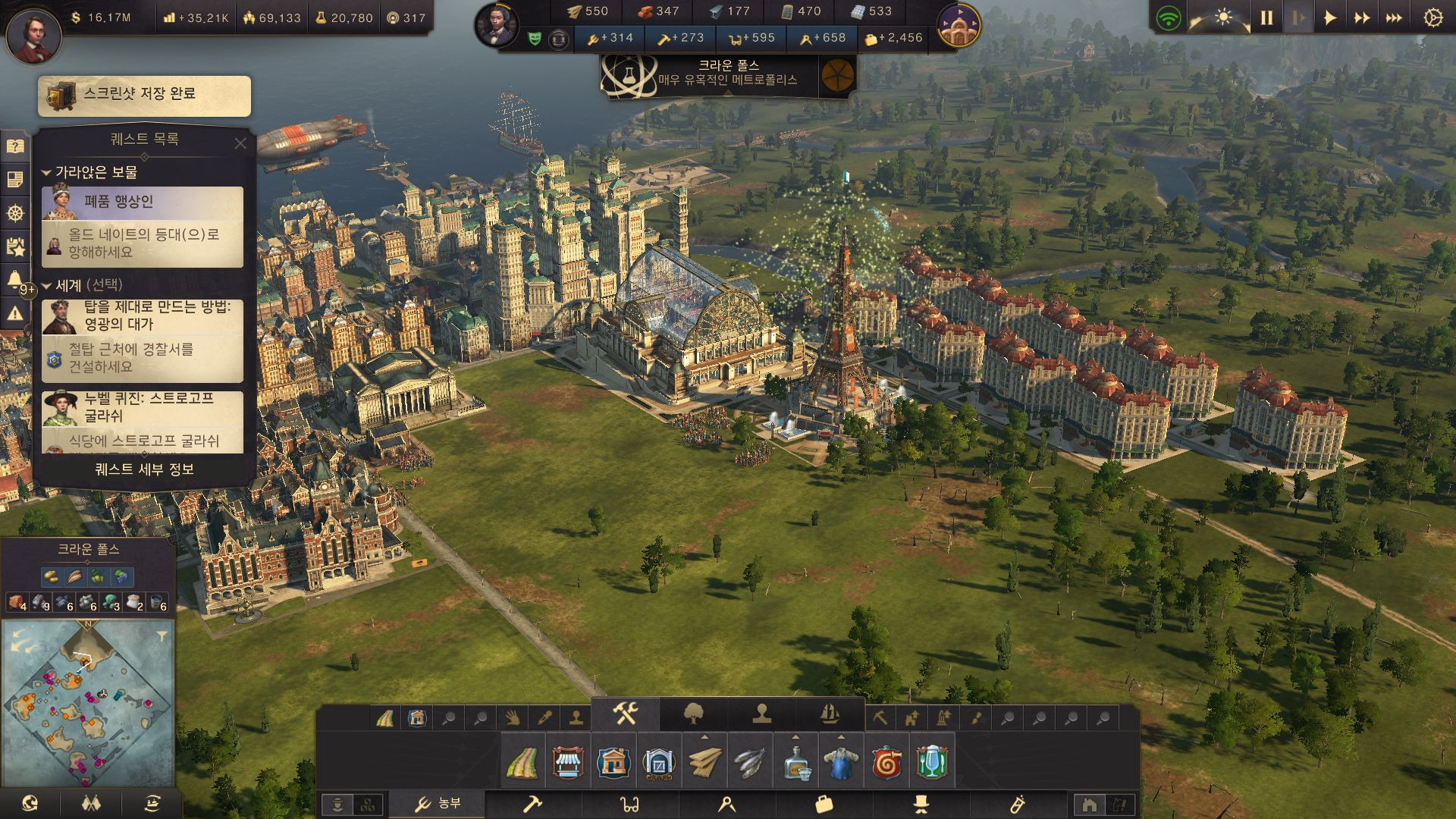Collapse the 가라앉은 보물 quest group

(x=46, y=173)
